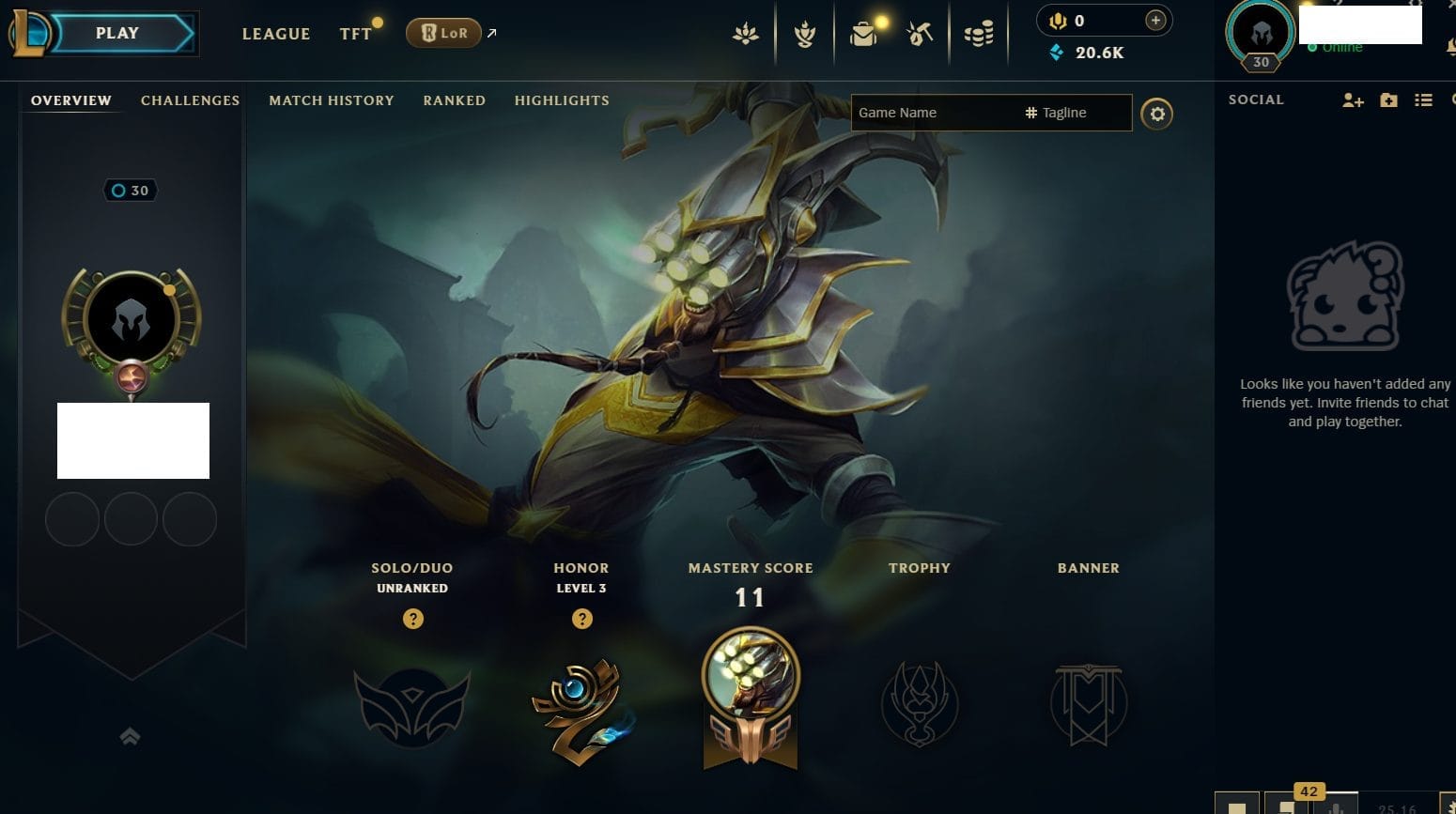Open the Loot briefcase icon
Image resolution: width=1456 pixels, height=814 pixels.
tap(863, 35)
